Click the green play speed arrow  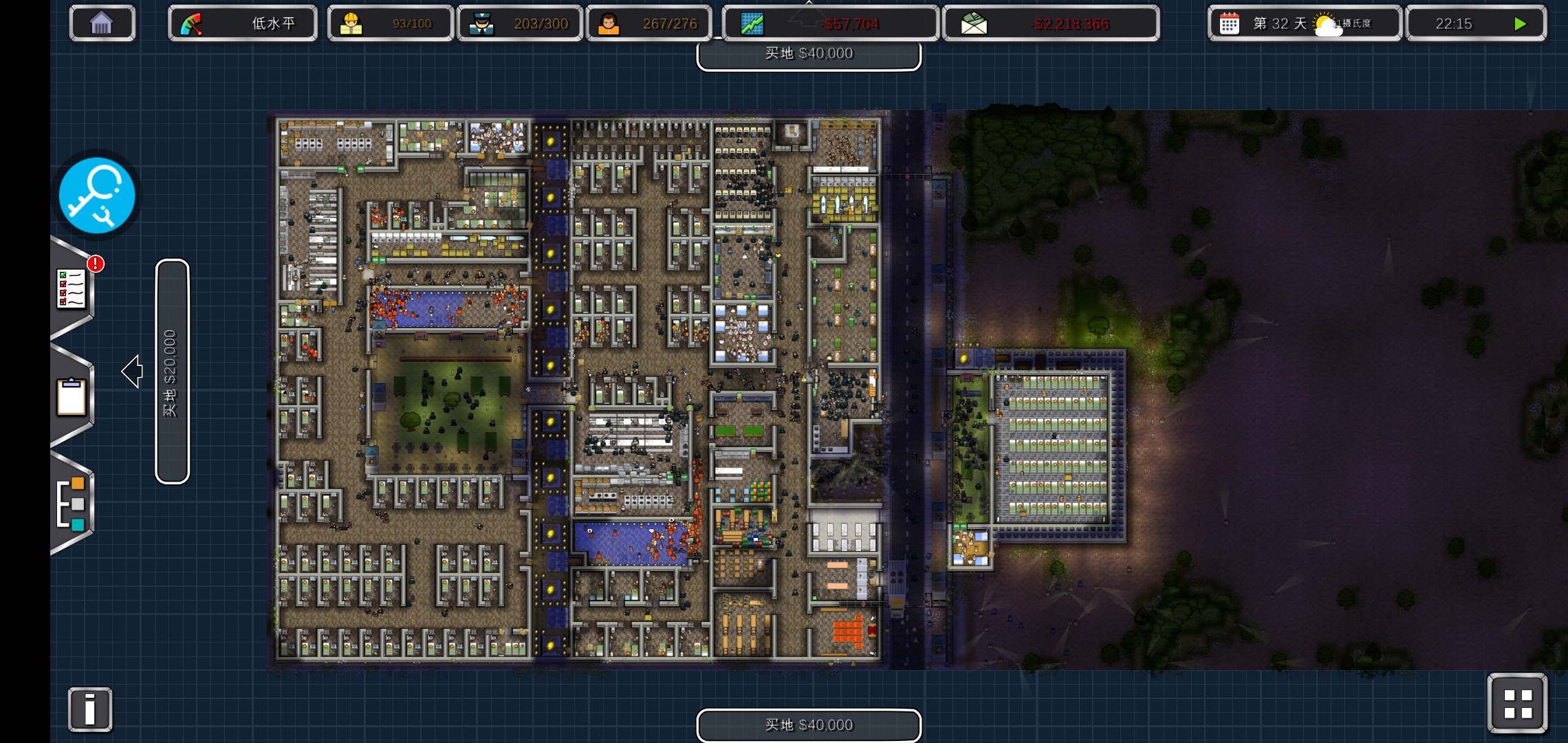coord(1520,23)
